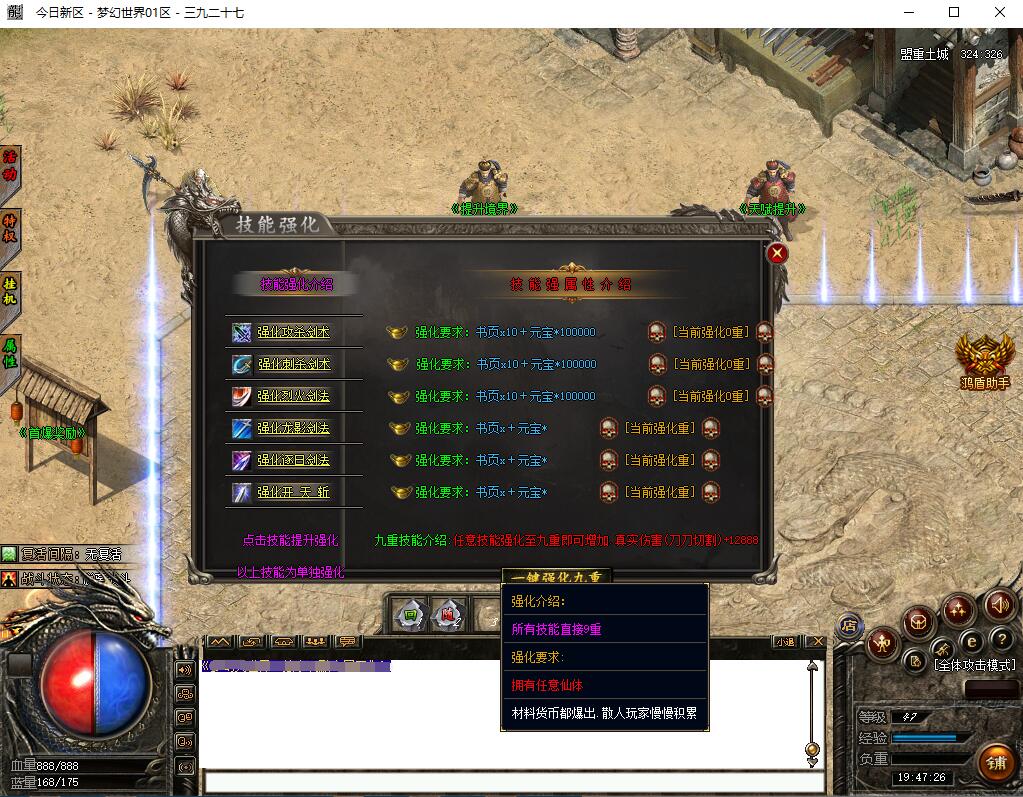Maximize the game window

(953, 12)
